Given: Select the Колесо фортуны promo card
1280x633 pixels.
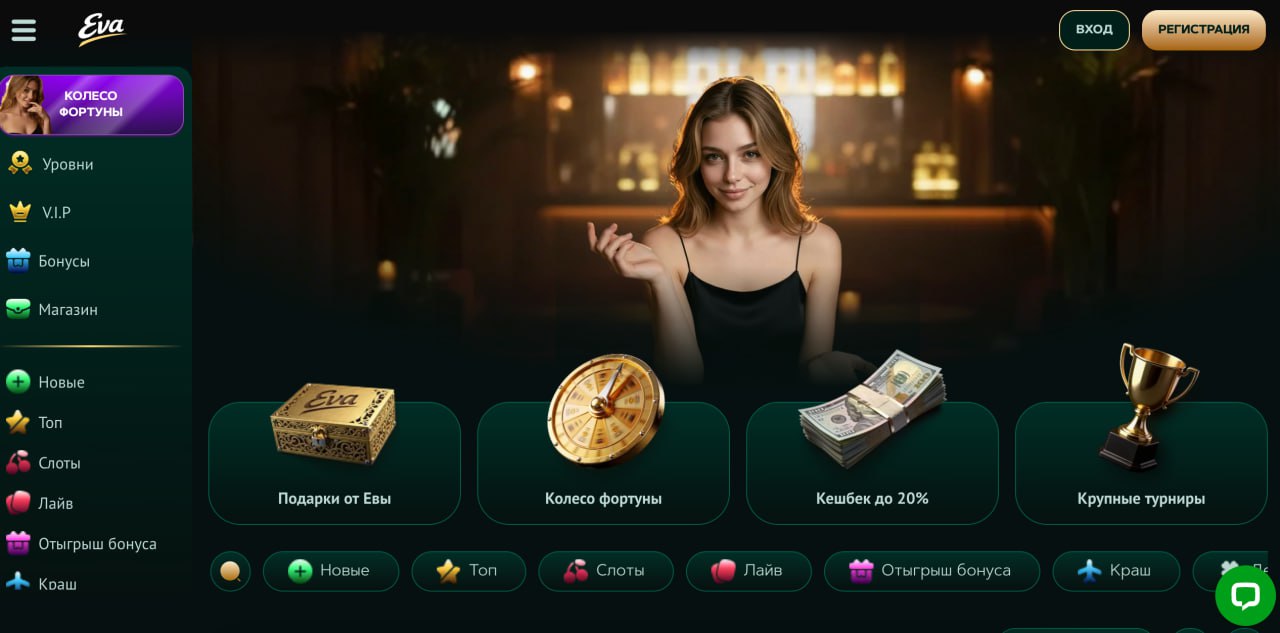Looking at the screenshot, I should (603, 463).
